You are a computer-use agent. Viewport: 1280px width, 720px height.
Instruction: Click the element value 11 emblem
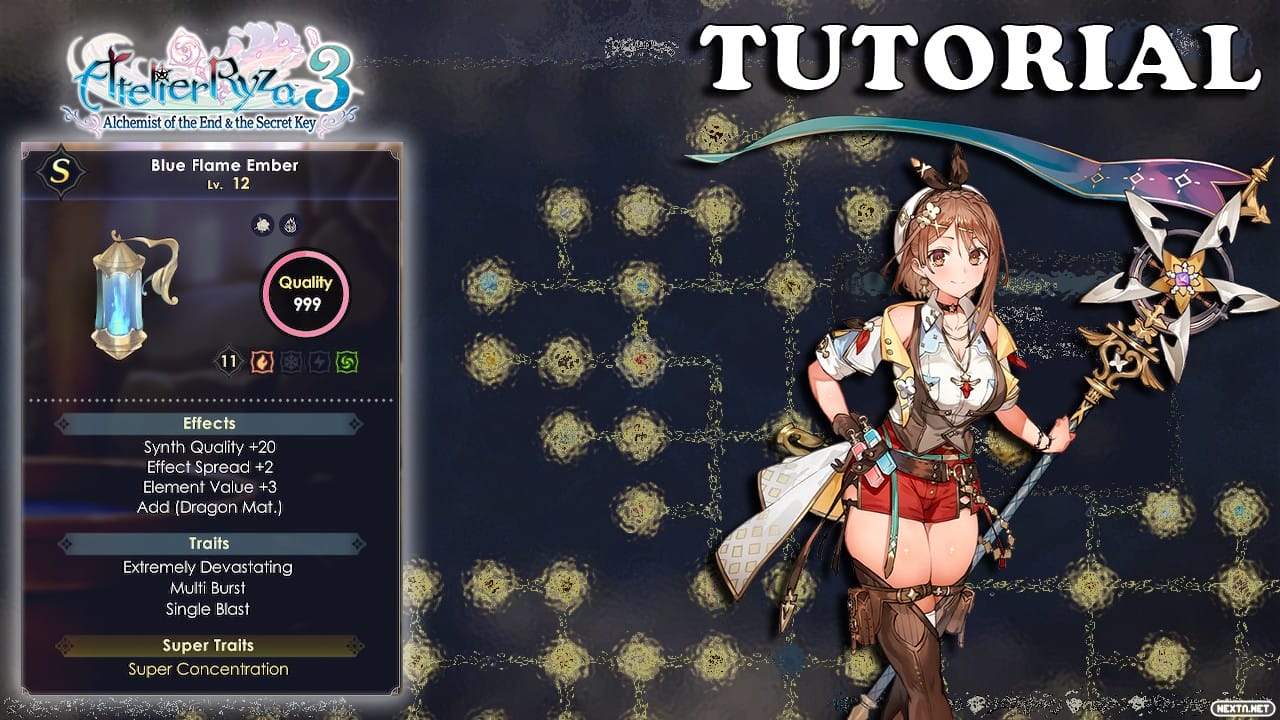[x=228, y=362]
